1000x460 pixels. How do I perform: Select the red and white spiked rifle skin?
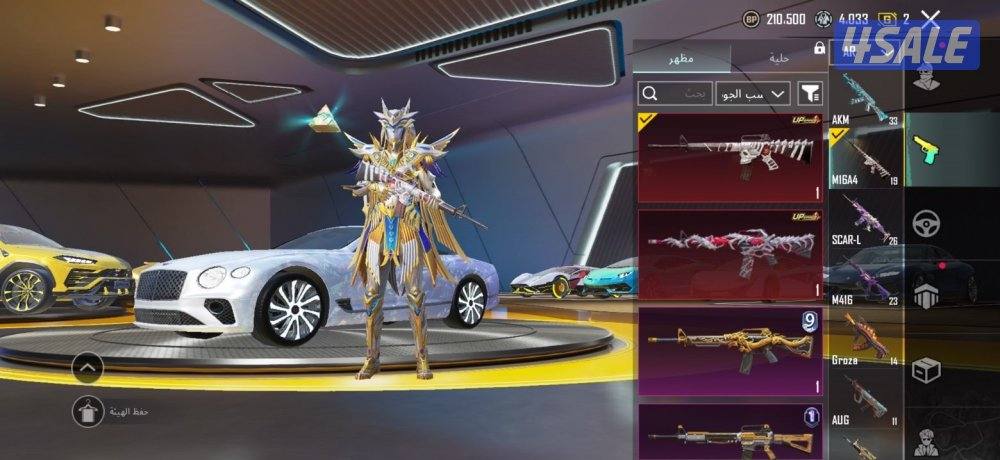(x=730, y=254)
